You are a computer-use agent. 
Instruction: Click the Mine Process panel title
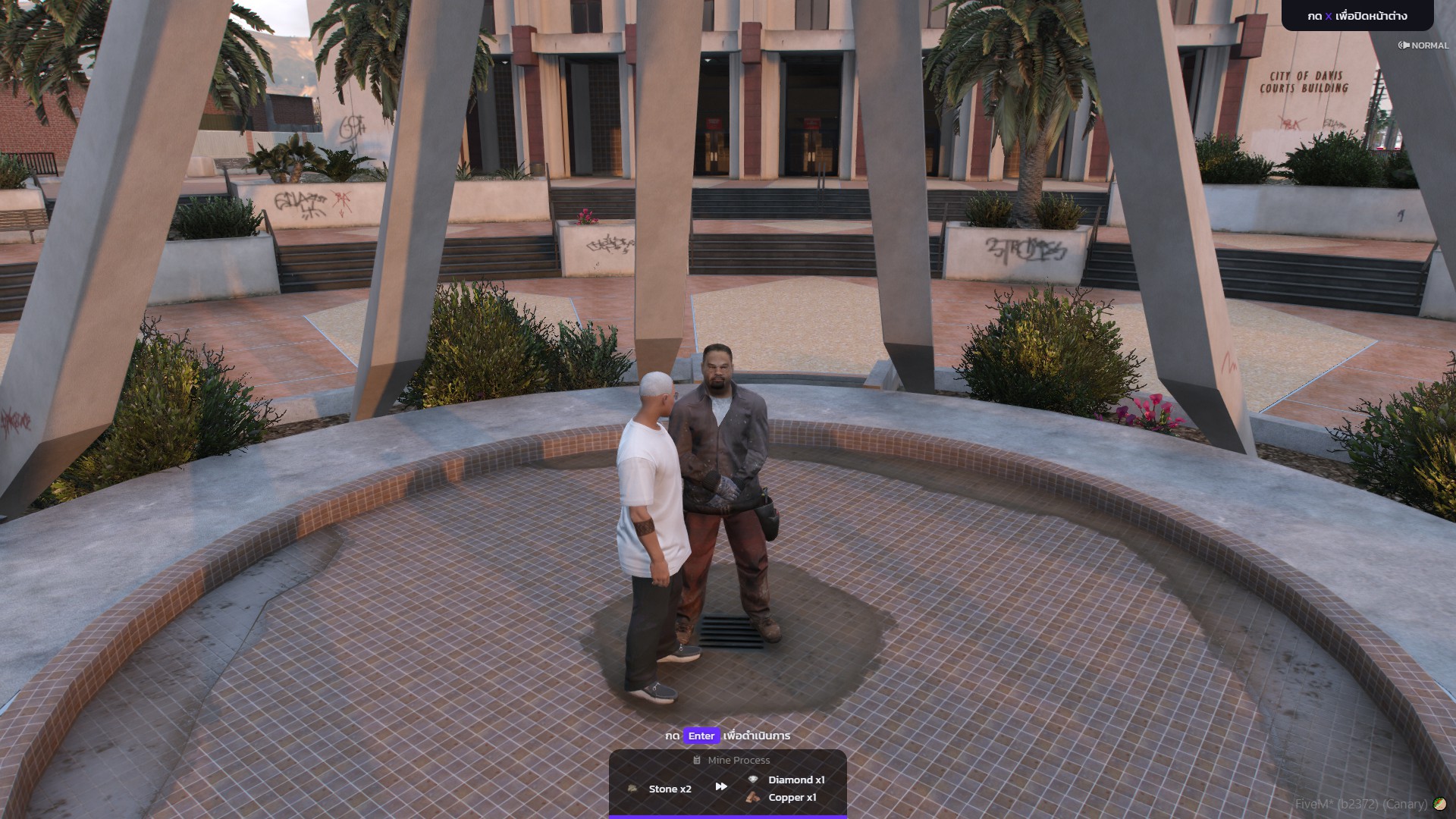point(732,760)
